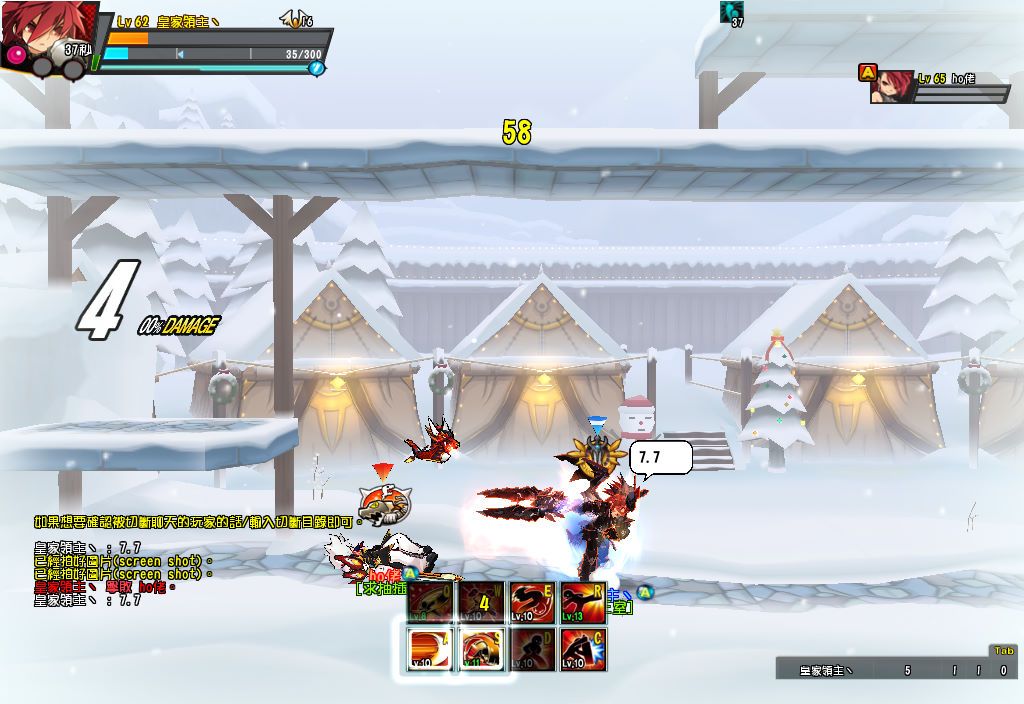Click the yellow chat log area
Viewport: 1024px width, 704px height.
click(x=120, y=560)
